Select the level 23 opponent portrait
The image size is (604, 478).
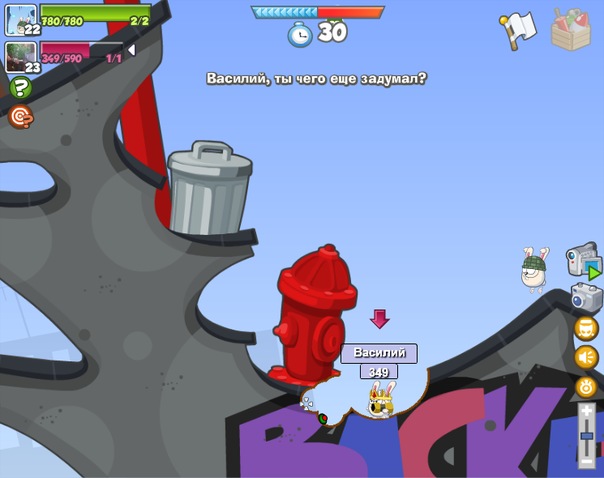pyautogui.click(x=20, y=56)
